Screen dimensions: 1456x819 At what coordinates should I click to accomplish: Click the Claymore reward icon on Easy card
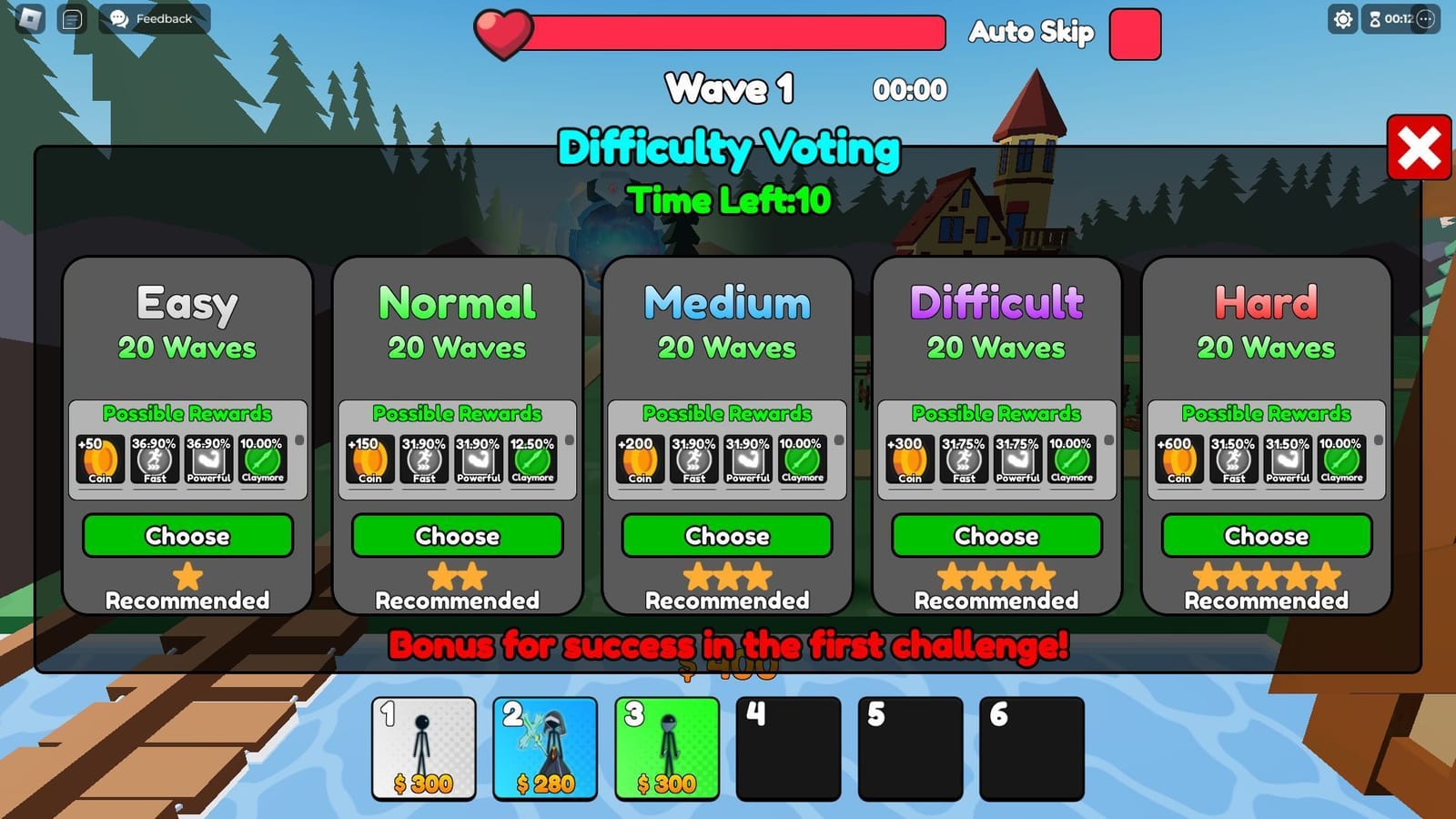point(262,460)
